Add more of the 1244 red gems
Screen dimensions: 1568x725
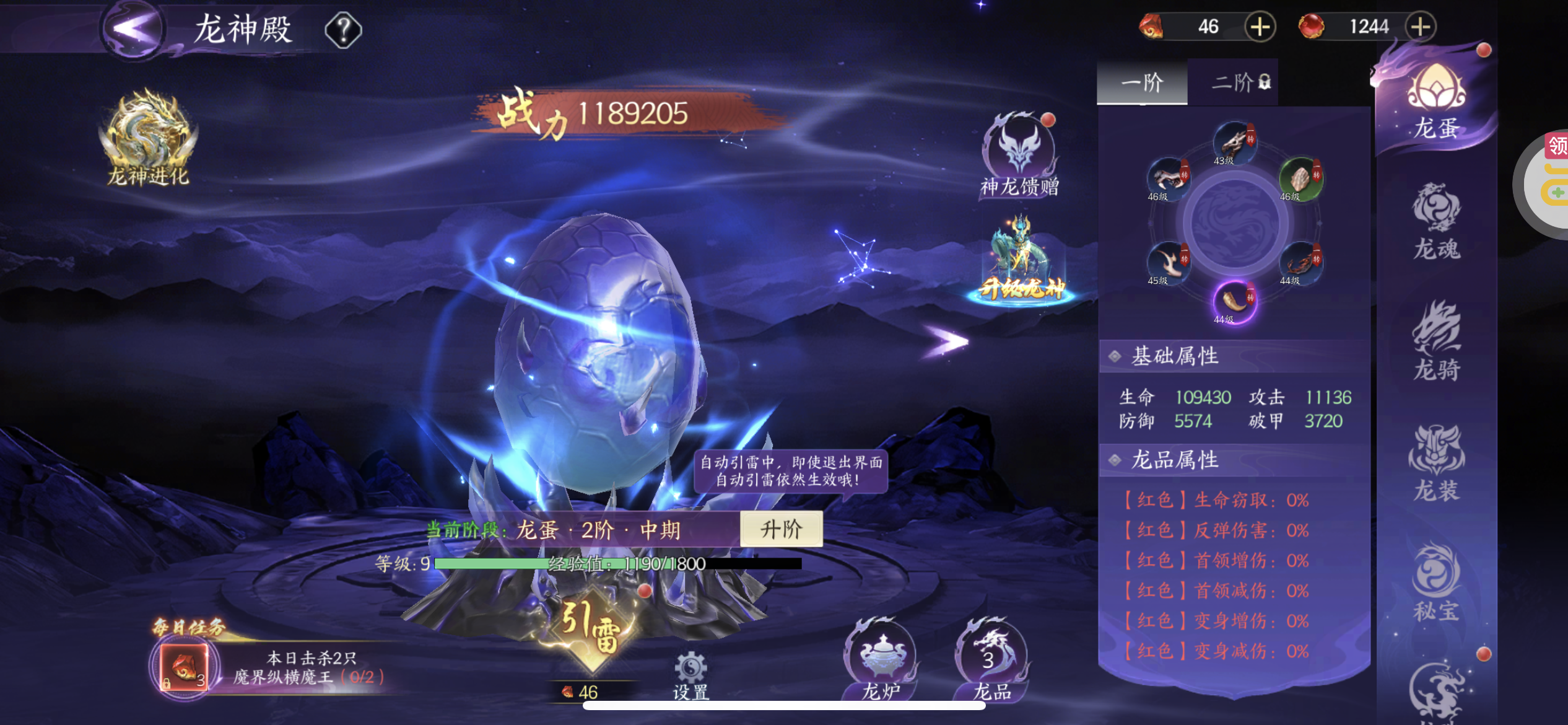[x=1420, y=27]
